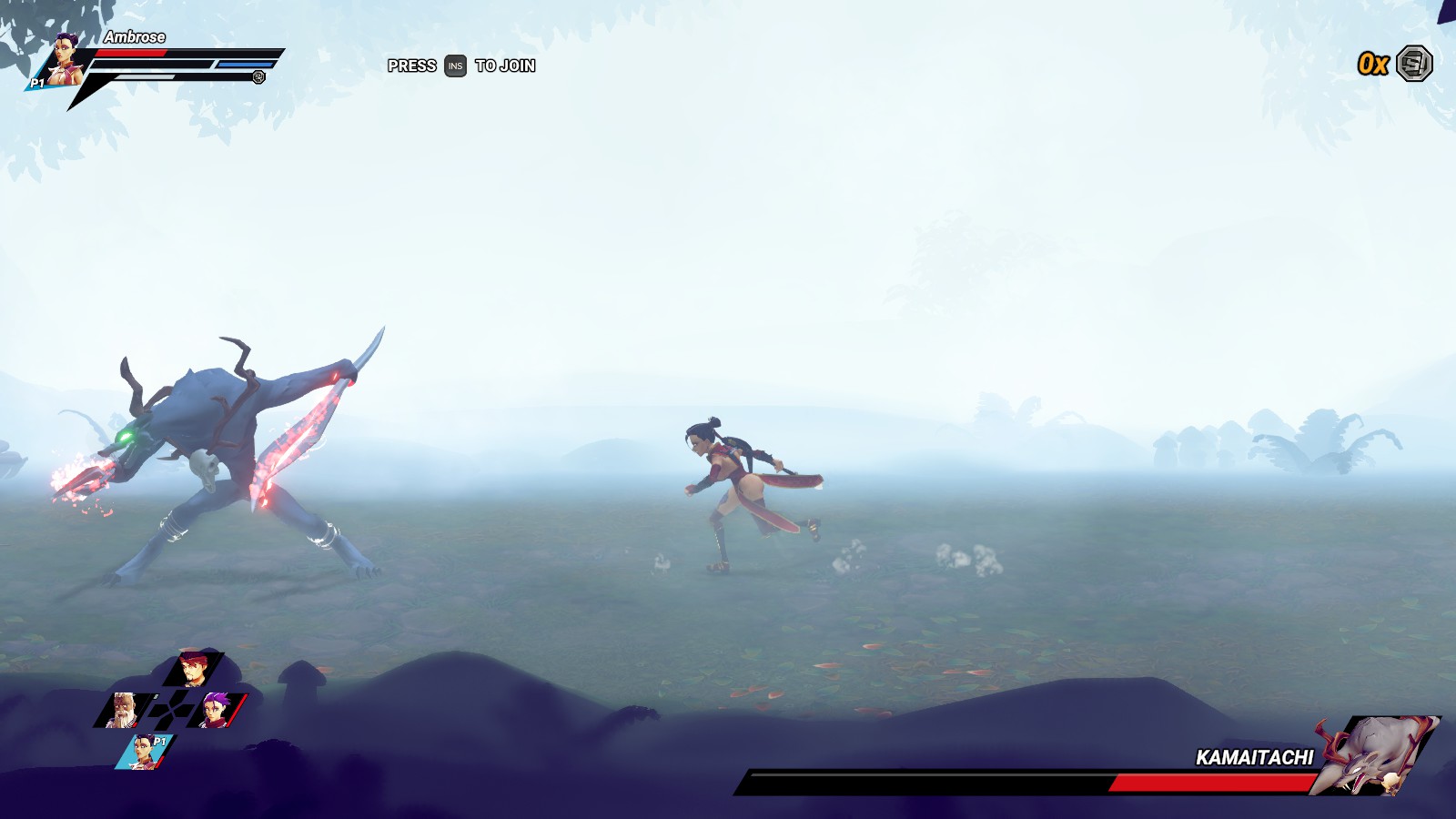The width and height of the screenshot is (1456, 819).
Task: Click the octagonal emblem icon on Ambrose's HUD bar
Action: click(x=259, y=77)
